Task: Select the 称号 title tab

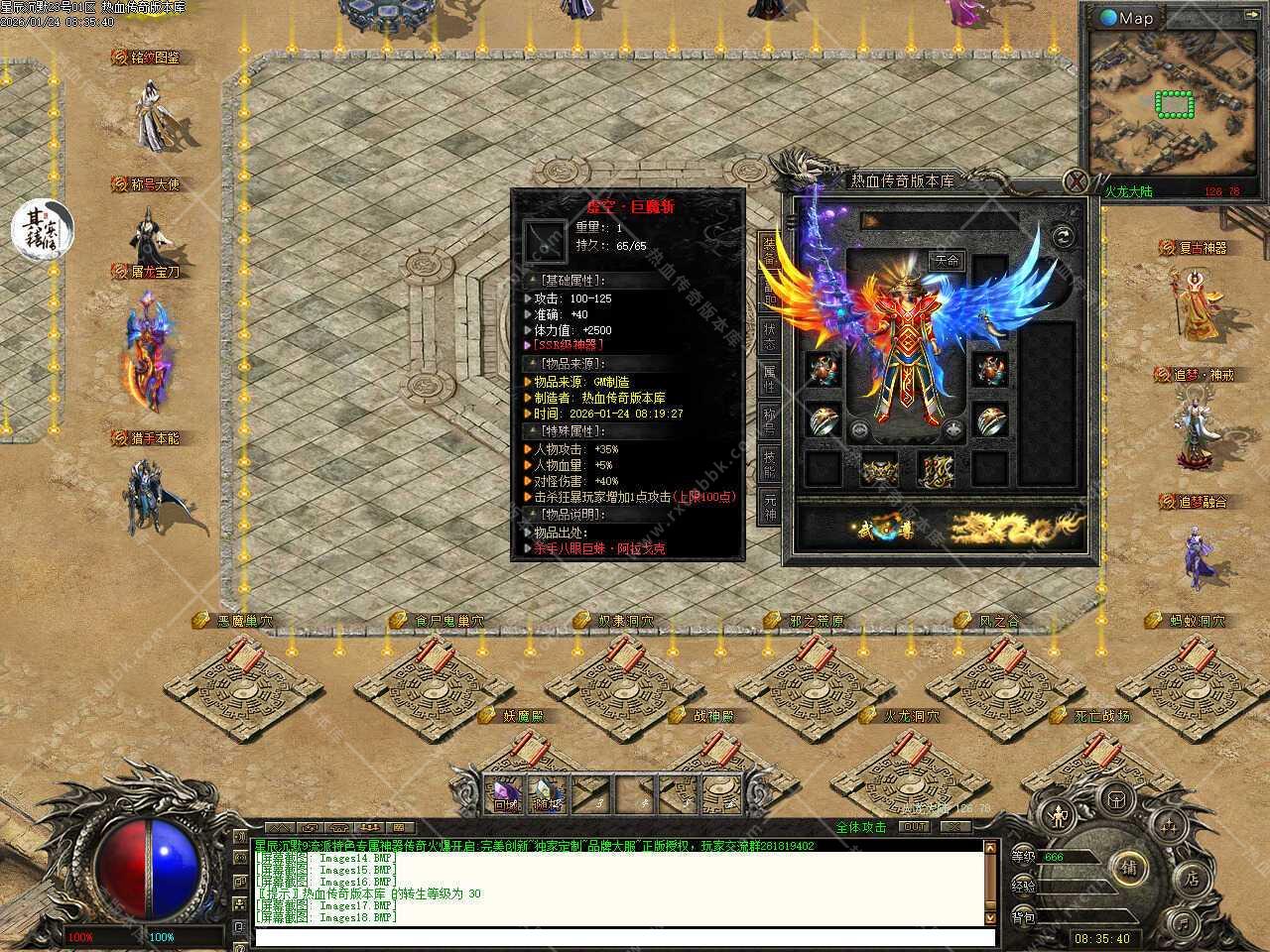Action: pos(769,419)
